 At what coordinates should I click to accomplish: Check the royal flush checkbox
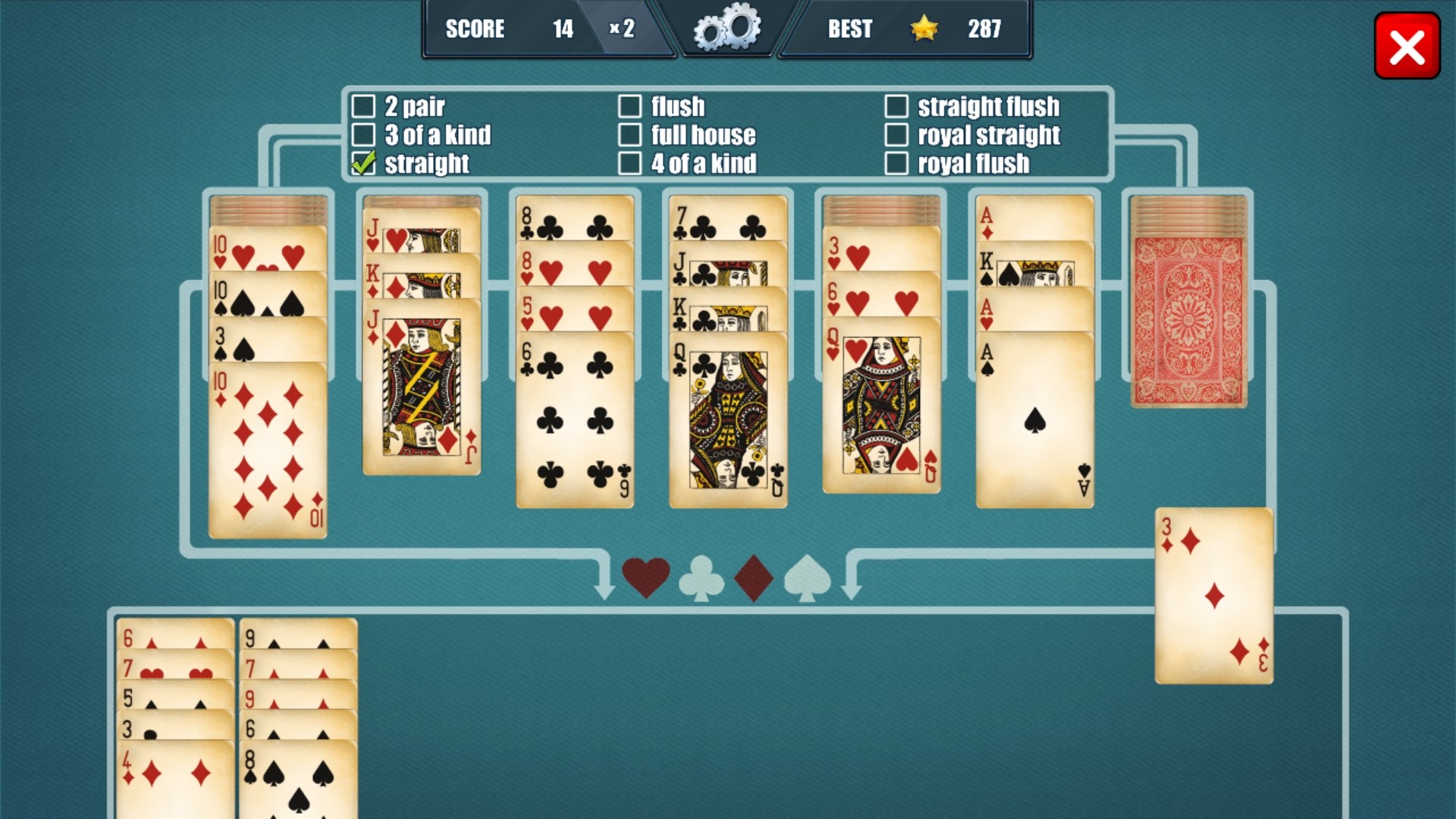point(897,163)
